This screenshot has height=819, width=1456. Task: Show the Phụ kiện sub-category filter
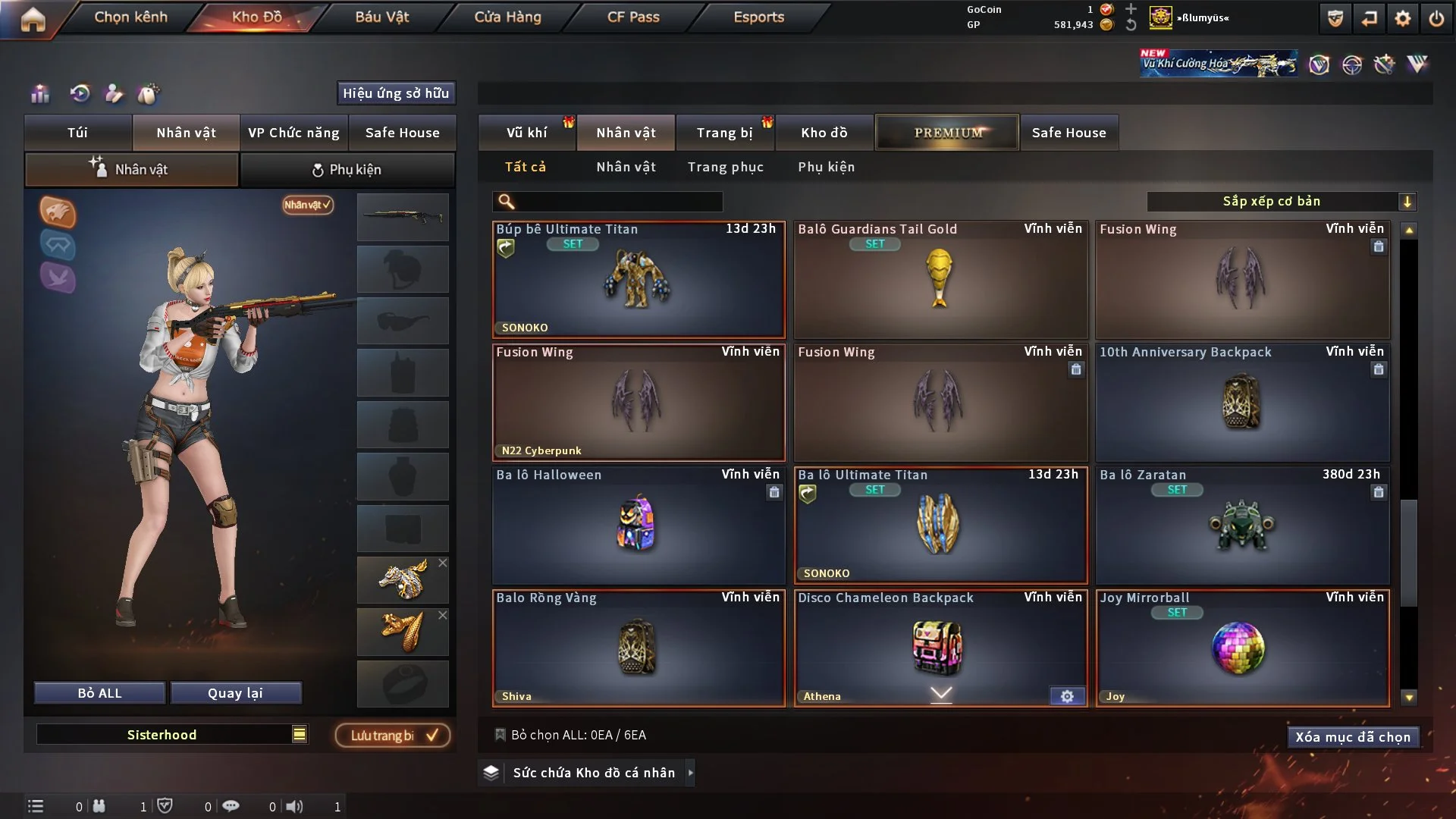826,167
